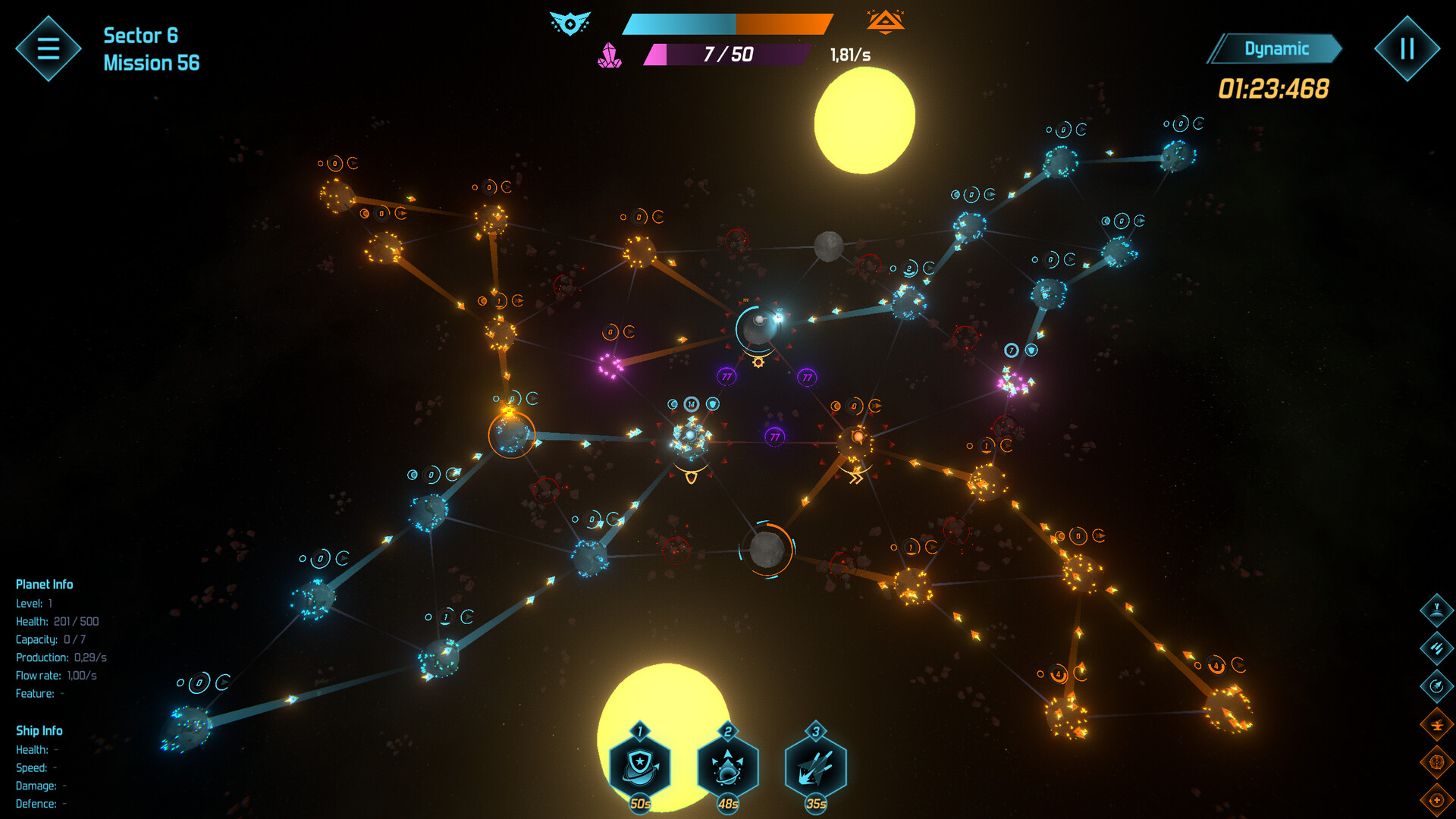Open the hamburger menu
Screen dimensions: 1456x819
click(x=49, y=49)
